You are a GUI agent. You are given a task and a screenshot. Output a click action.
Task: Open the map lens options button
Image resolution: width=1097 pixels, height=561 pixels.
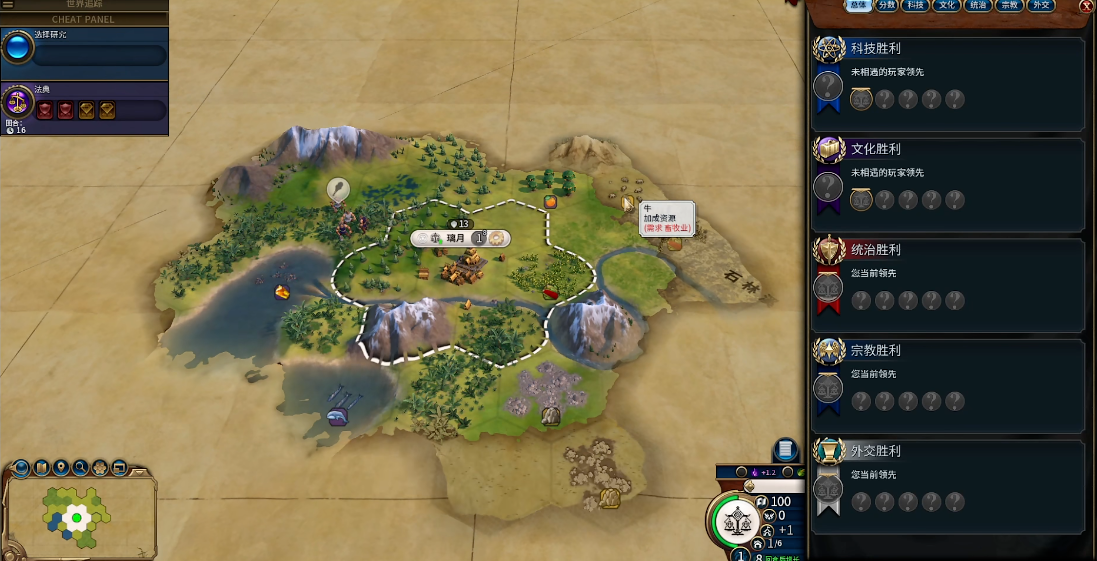pyautogui.click(x=41, y=467)
